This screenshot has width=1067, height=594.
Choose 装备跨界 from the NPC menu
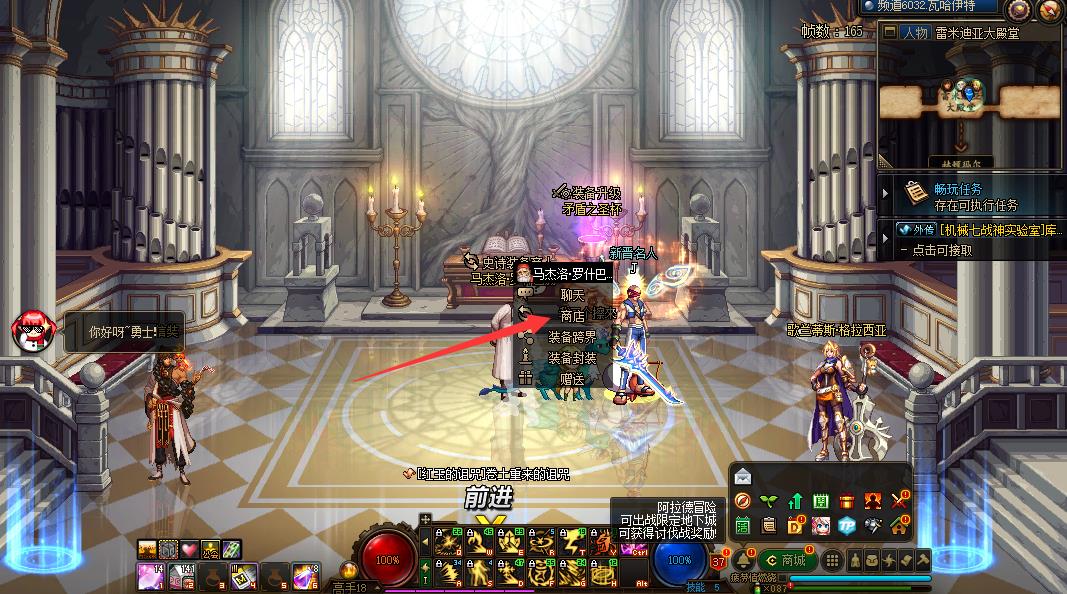(572, 337)
